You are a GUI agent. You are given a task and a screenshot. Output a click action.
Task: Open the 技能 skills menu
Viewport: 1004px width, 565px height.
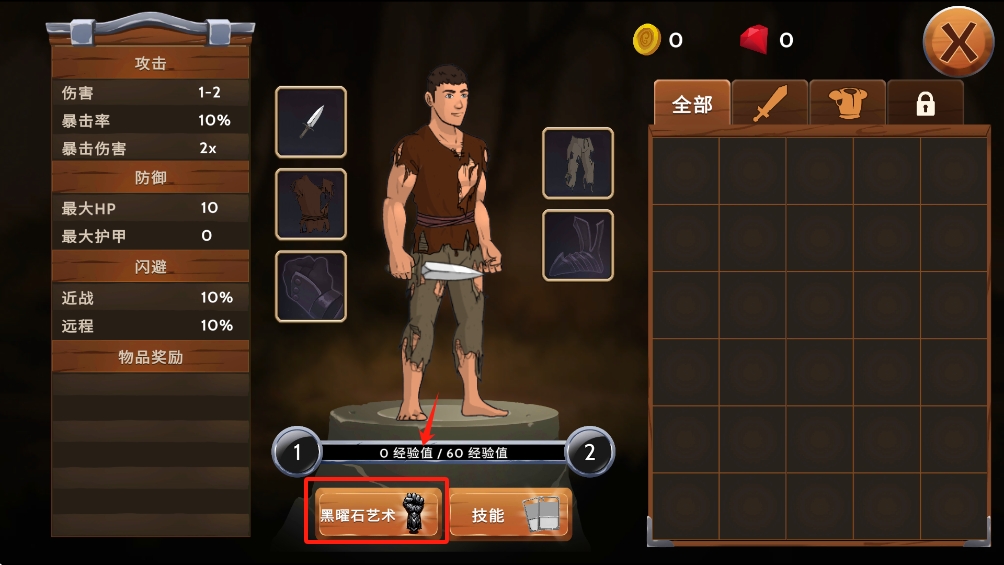click(x=510, y=515)
